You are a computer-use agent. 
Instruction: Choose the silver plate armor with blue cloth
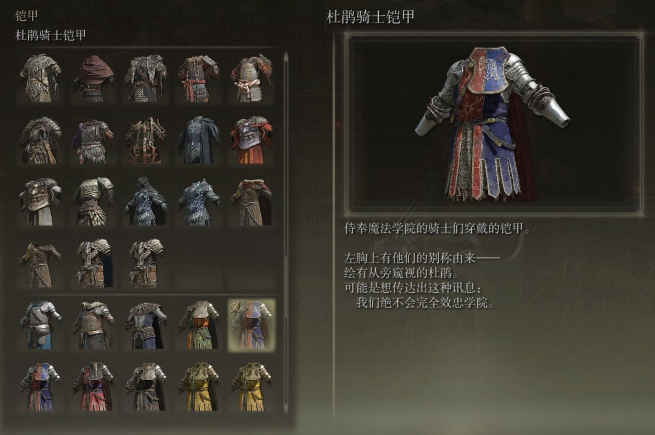(40, 324)
